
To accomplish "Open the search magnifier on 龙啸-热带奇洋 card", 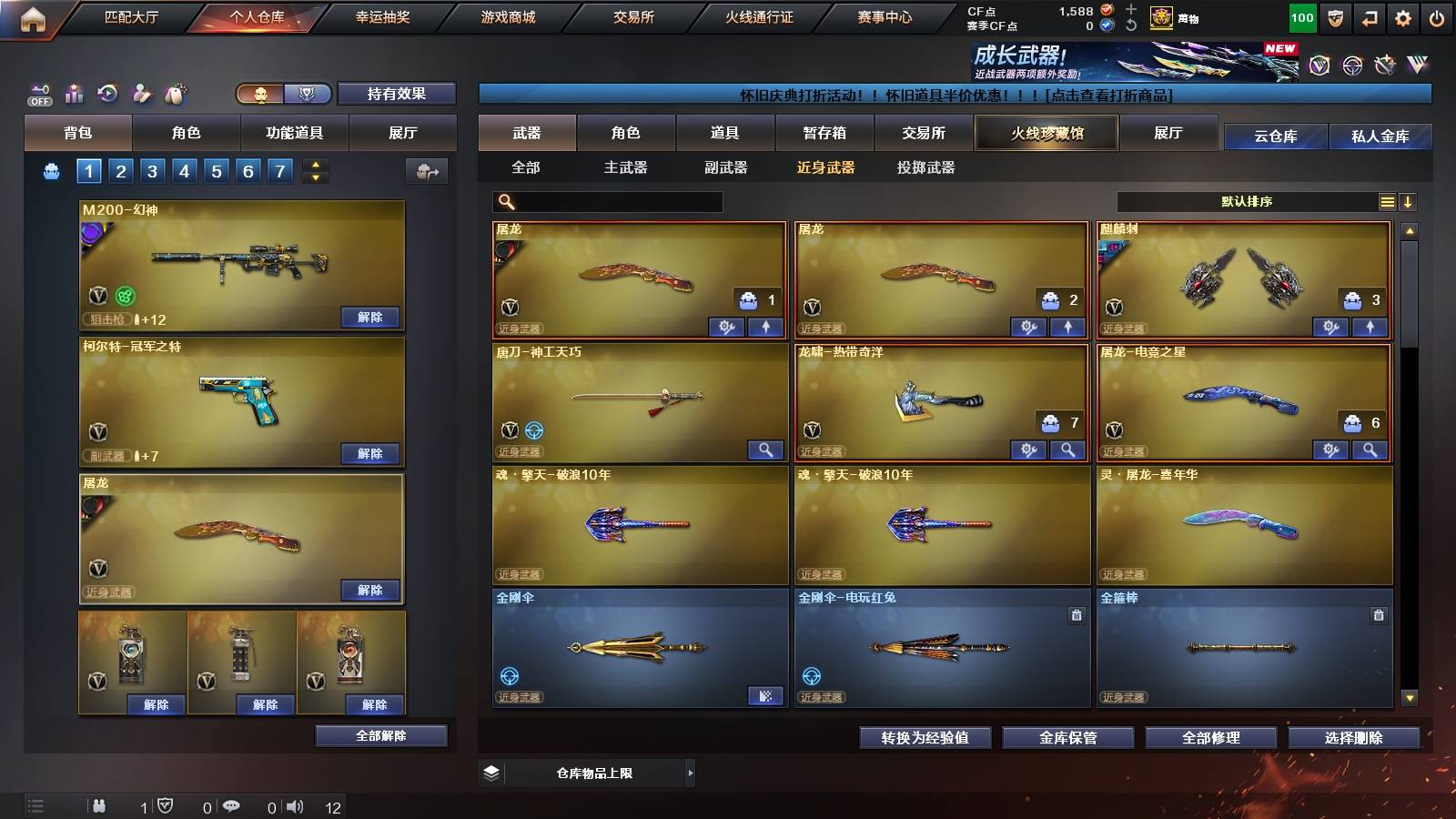I will (x=1067, y=450).
